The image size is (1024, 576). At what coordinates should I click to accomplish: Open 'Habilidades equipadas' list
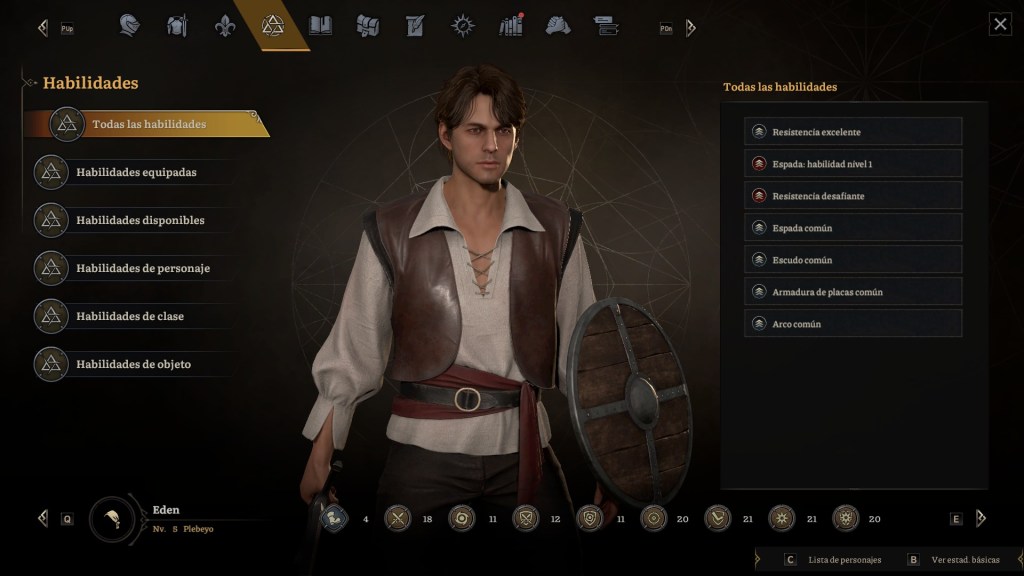pos(136,172)
